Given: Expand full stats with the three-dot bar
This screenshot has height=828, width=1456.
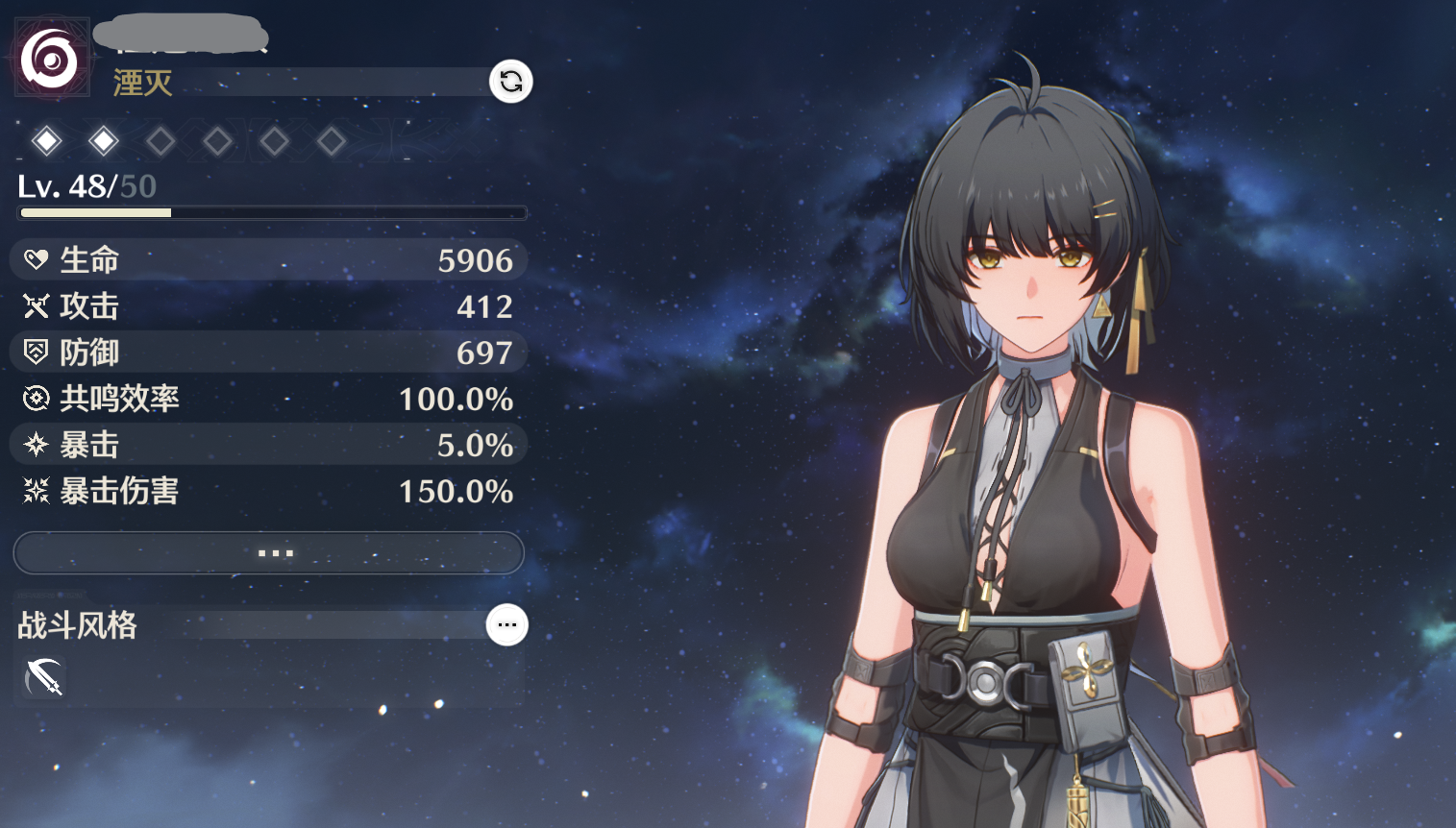Looking at the screenshot, I should click(x=269, y=553).
